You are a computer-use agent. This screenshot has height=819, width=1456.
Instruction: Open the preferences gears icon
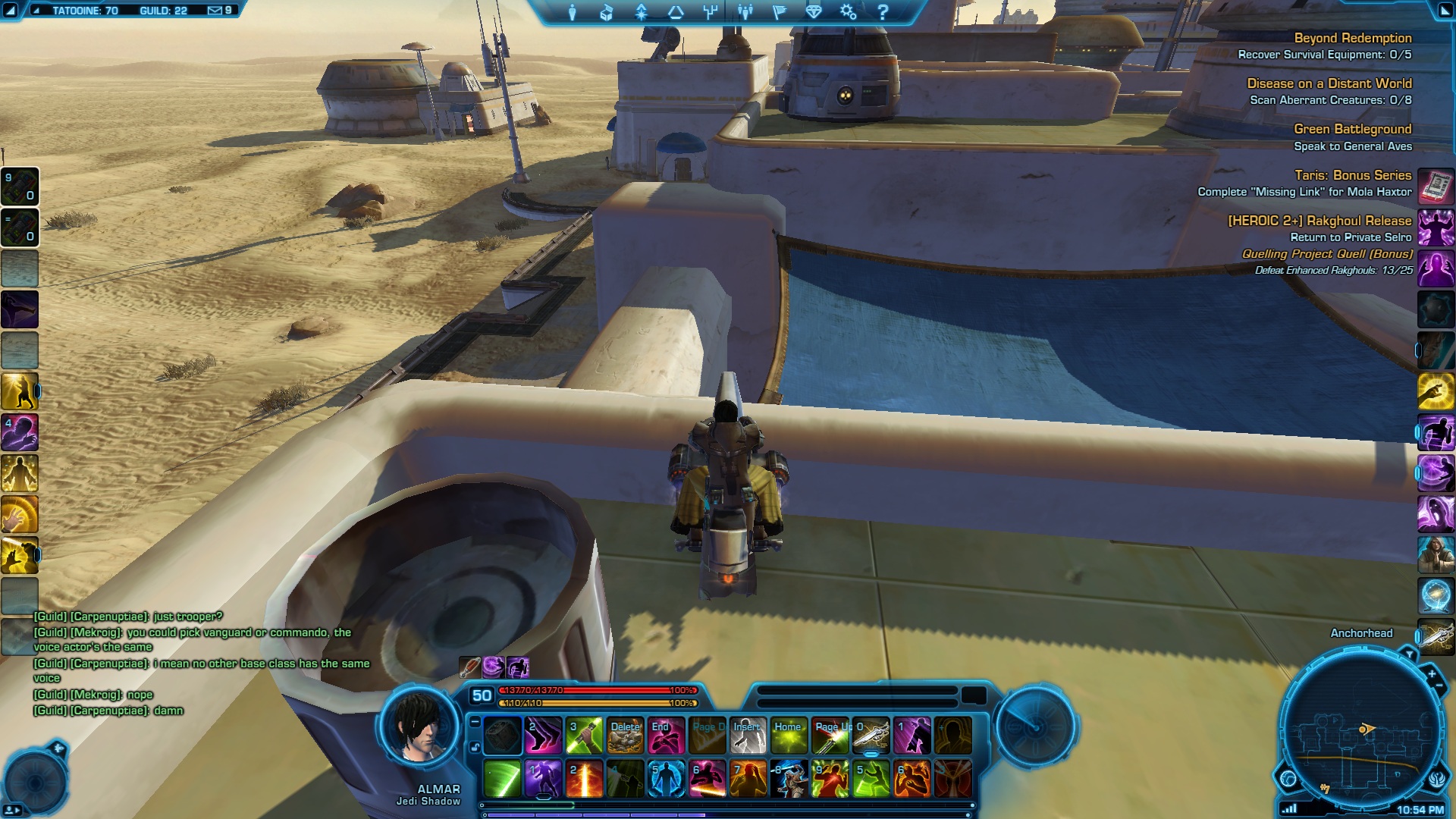(848, 12)
